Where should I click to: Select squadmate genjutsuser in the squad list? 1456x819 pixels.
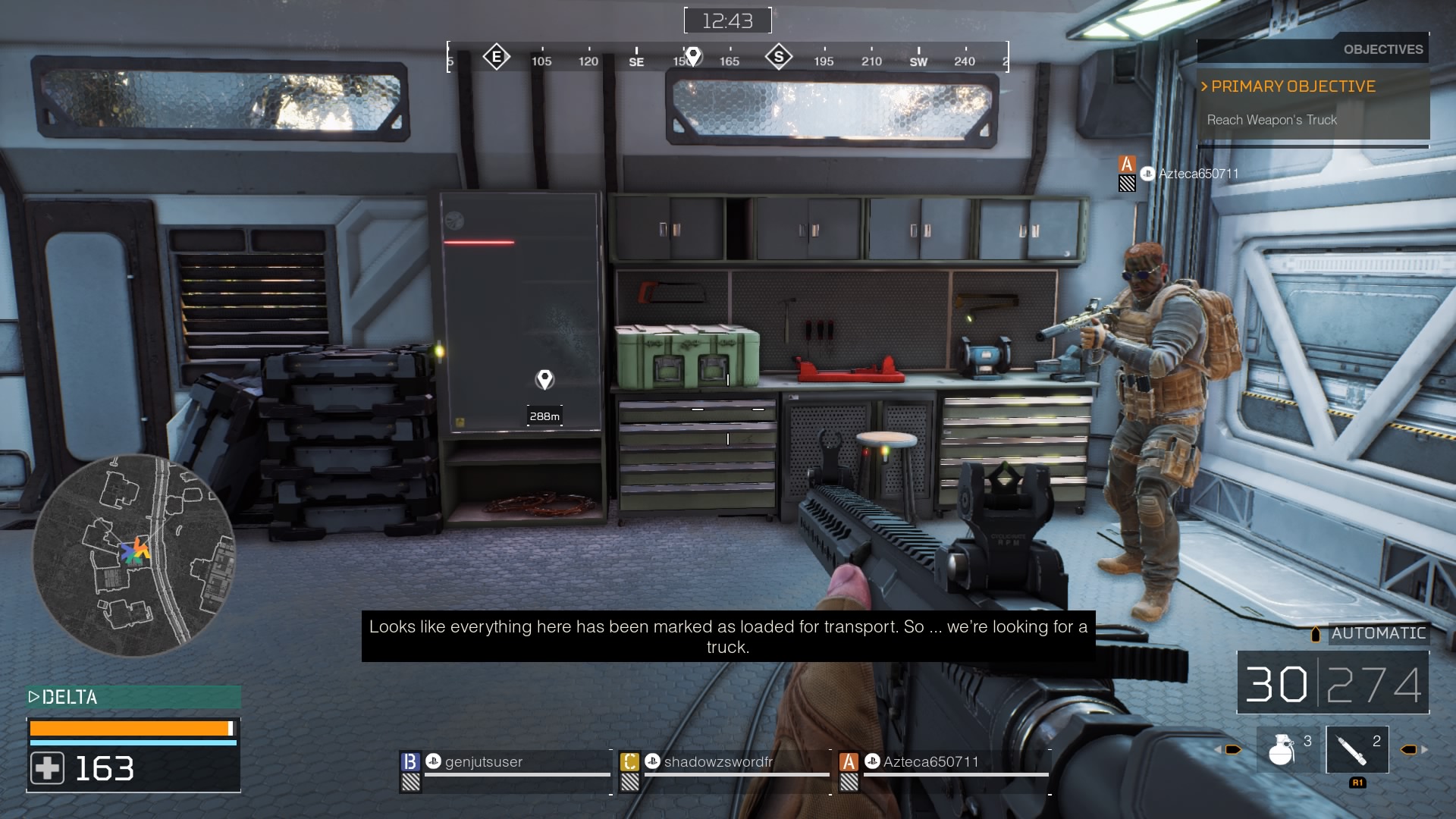[x=484, y=762]
